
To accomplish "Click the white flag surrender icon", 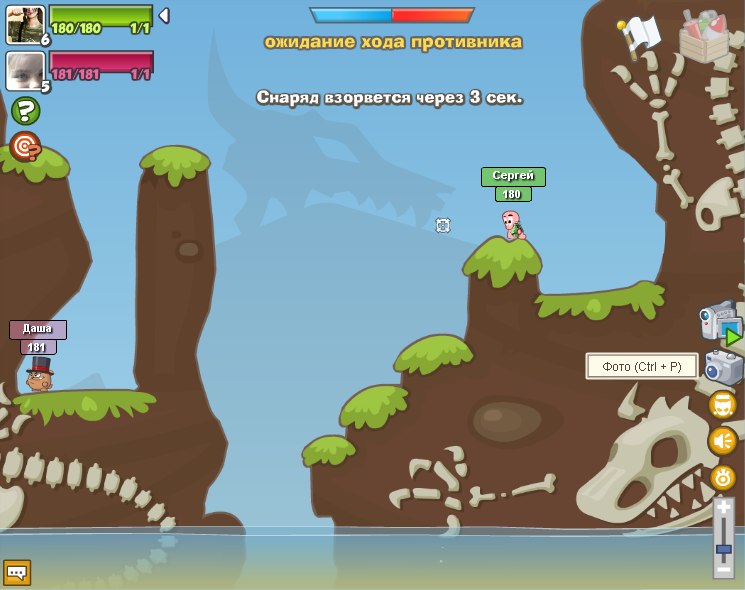I will (x=638, y=36).
